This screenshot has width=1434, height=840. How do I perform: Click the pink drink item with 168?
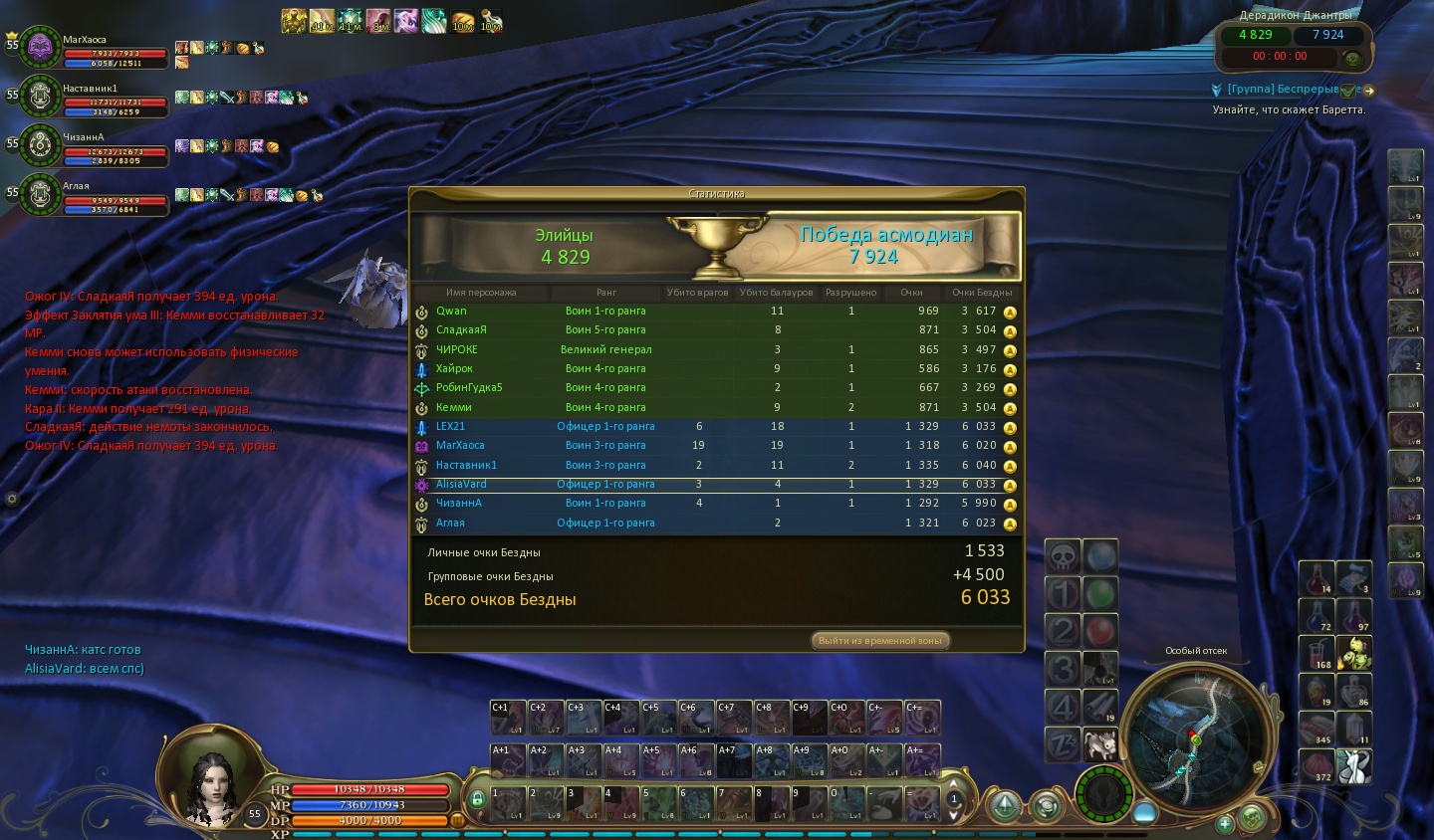pyautogui.click(x=1316, y=653)
